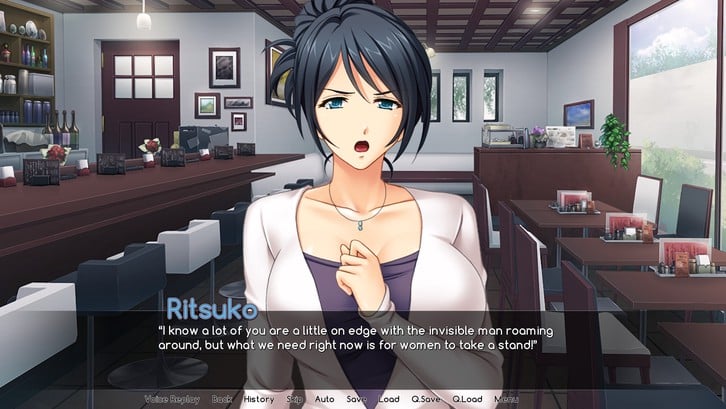Open the dialogue History log
The width and height of the screenshot is (726, 409).
[258, 399]
